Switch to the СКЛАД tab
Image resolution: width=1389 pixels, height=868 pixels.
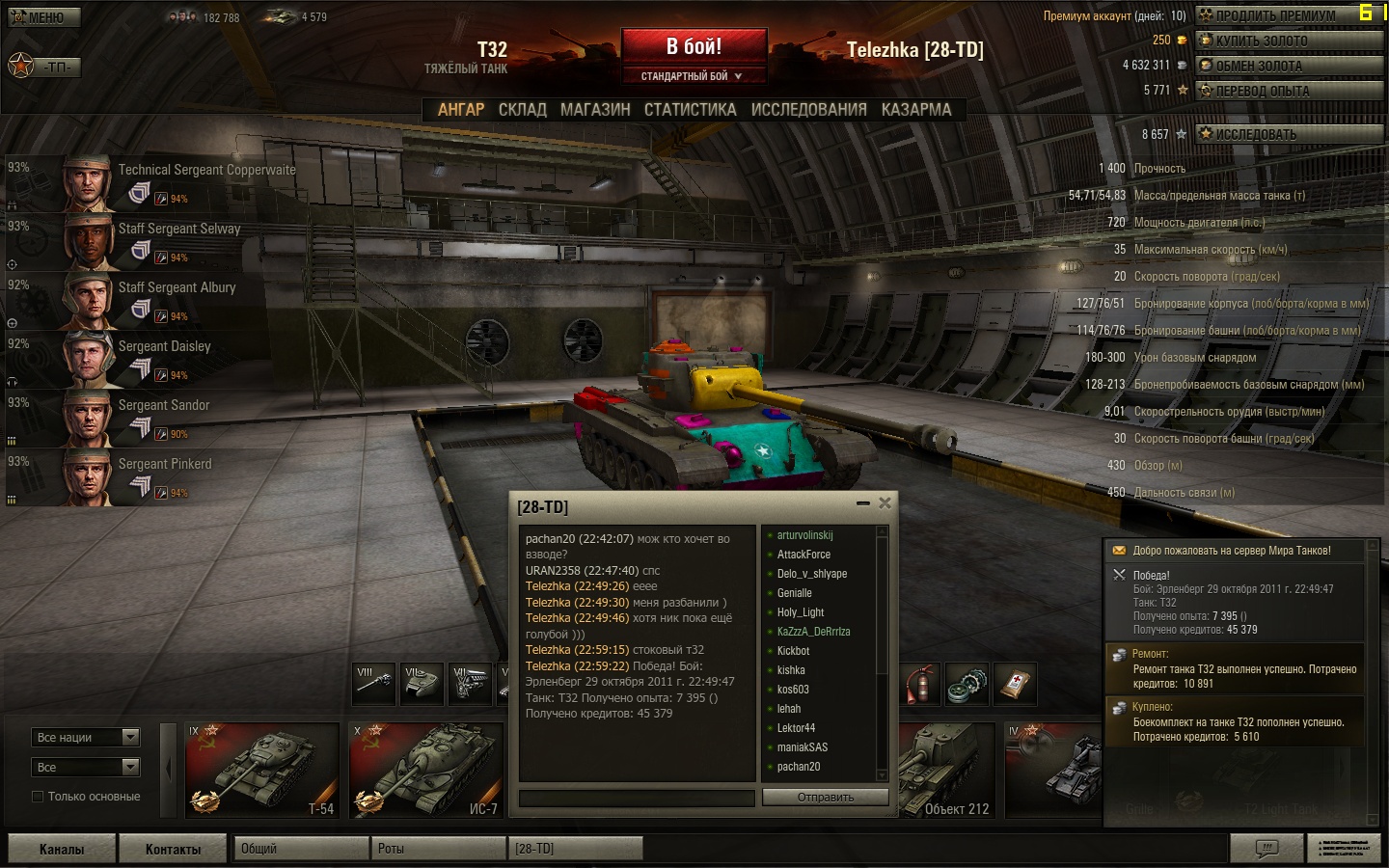[522, 110]
